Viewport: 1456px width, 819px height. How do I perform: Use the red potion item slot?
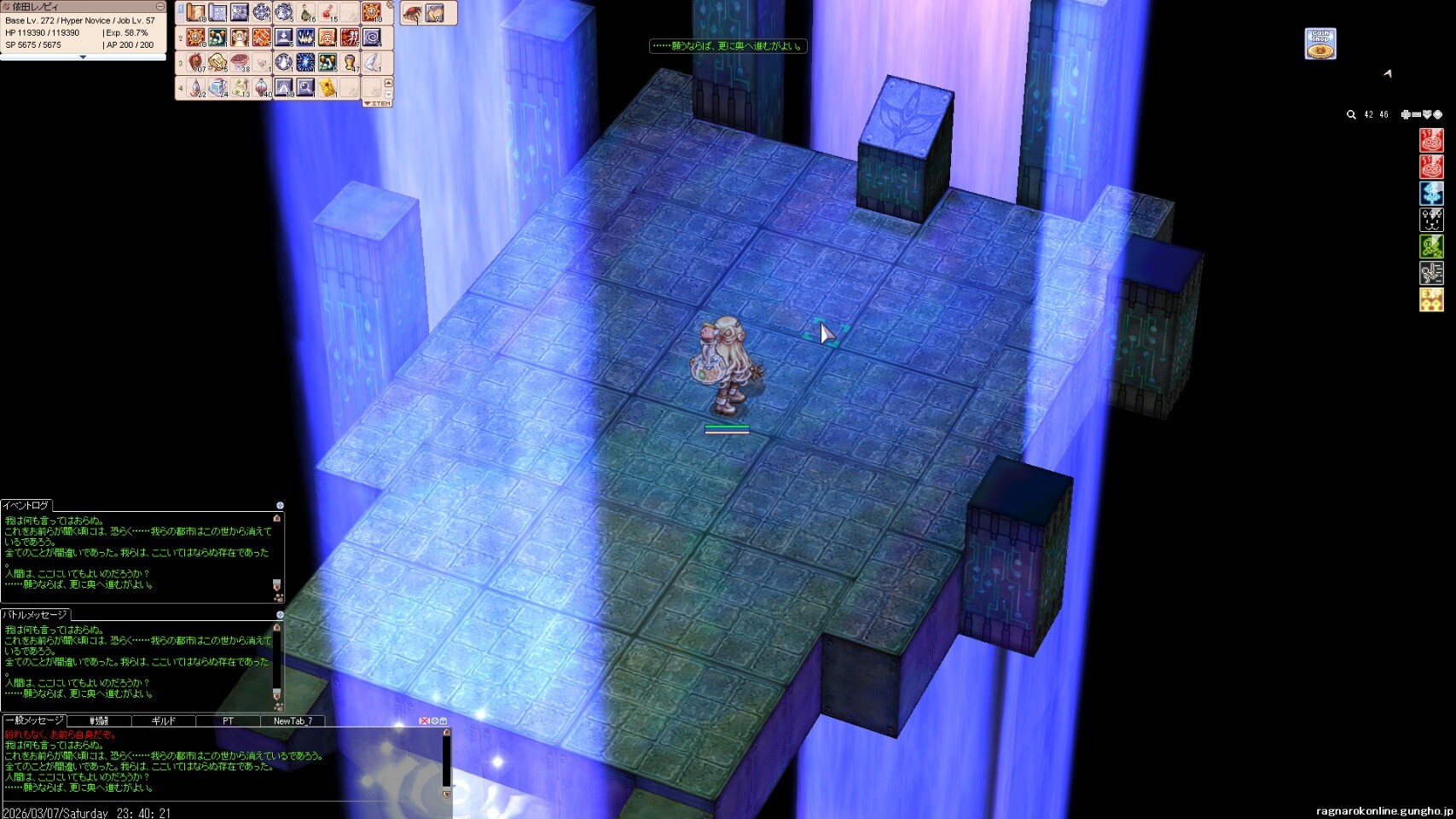(328, 13)
